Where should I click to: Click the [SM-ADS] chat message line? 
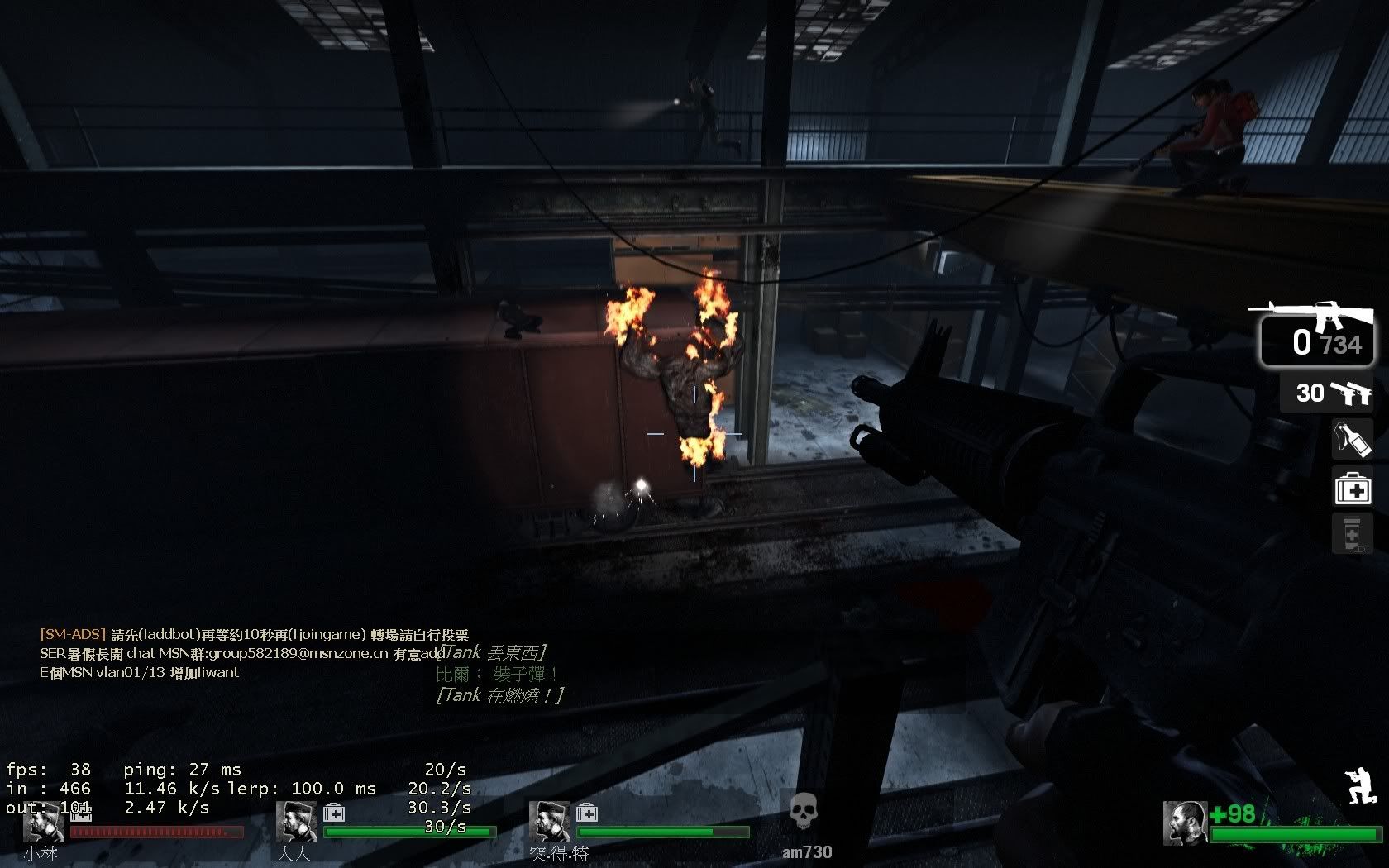click(x=255, y=635)
